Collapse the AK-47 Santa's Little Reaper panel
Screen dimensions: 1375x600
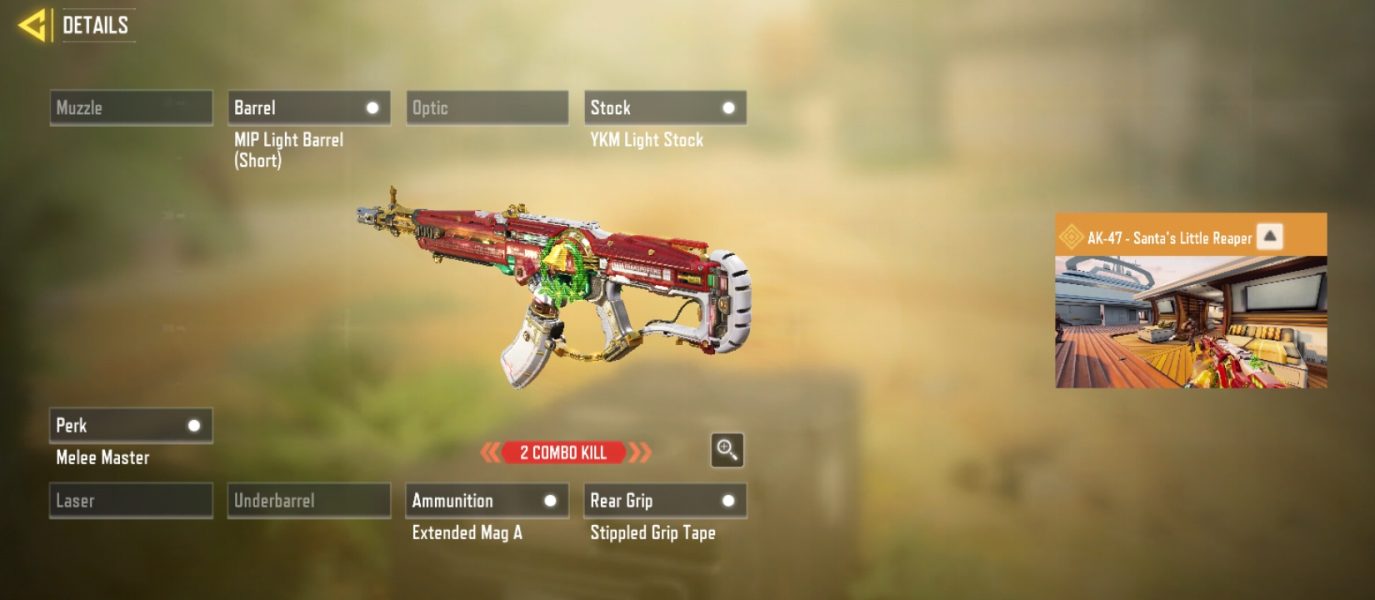pos(1269,237)
